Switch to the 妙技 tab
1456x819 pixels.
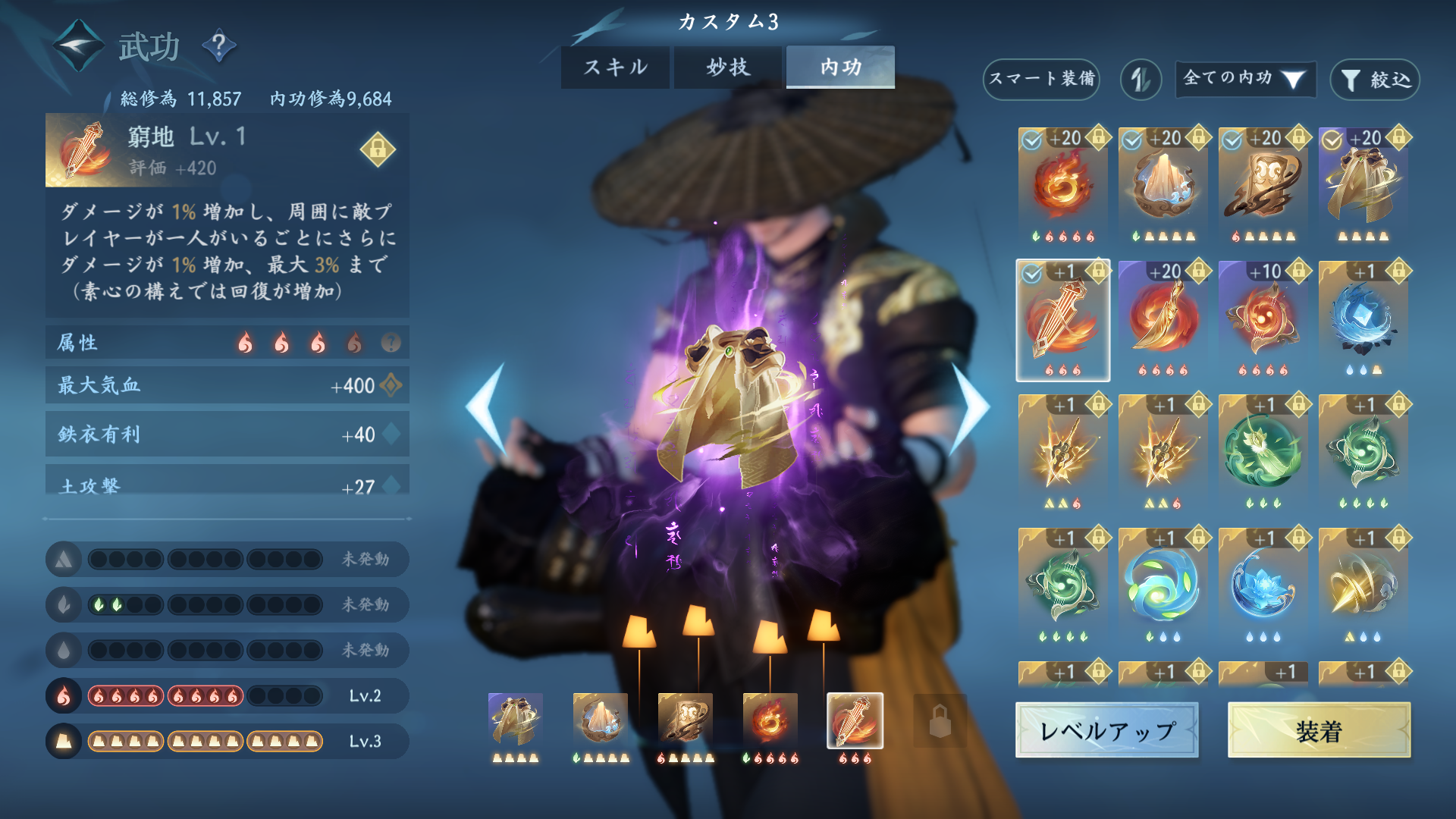727,67
